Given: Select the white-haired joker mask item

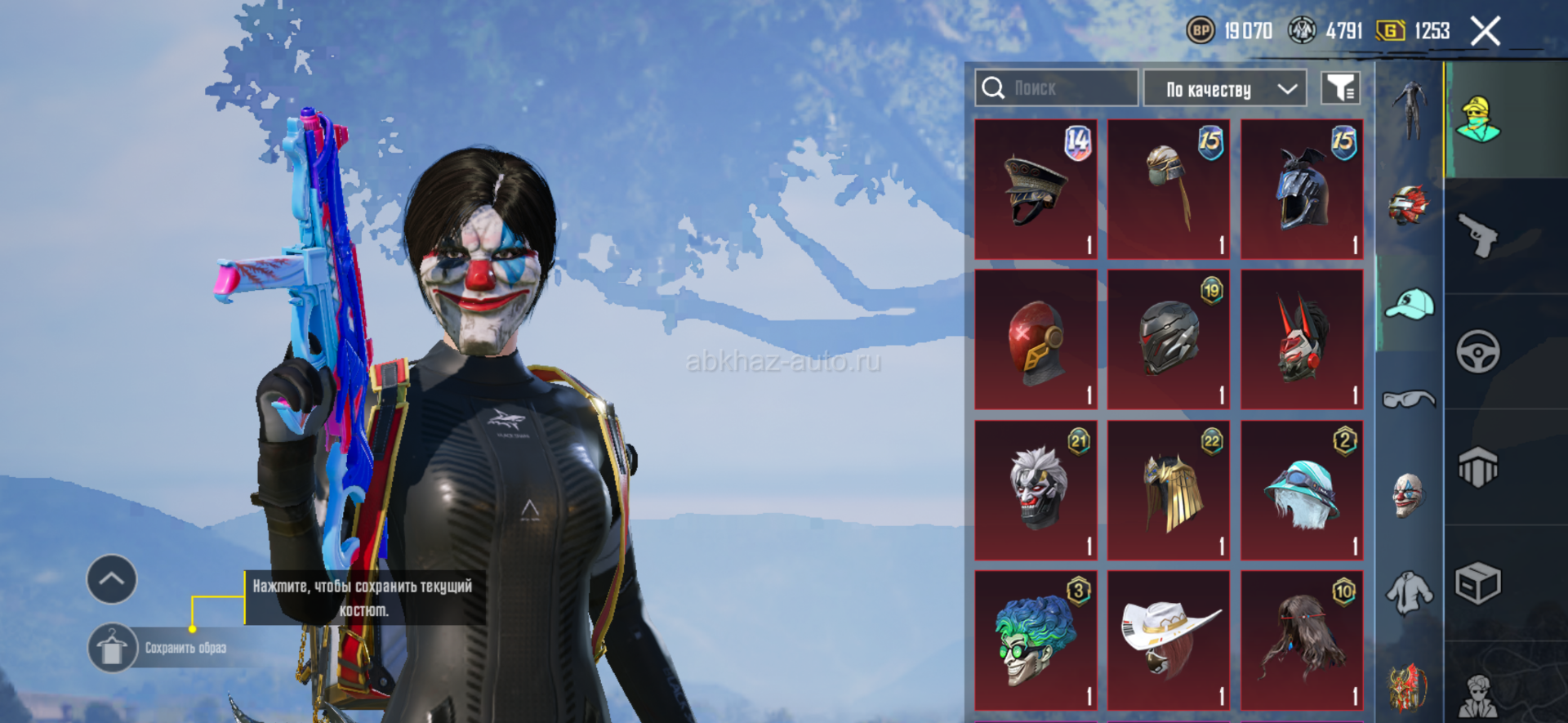Looking at the screenshot, I should (x=1036, y=490).
